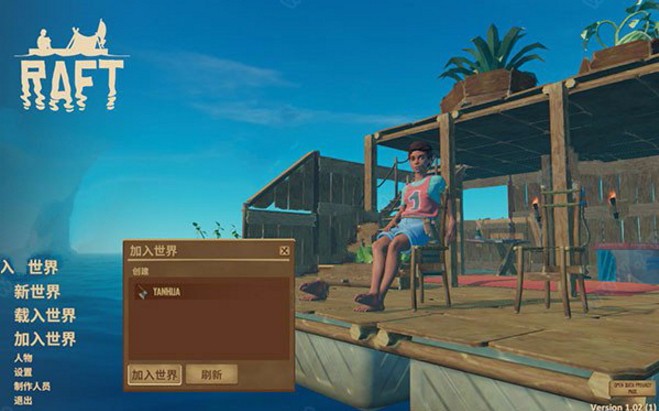Viewport: 659px width, 411px height.
Task: Show the 制作人员 credits
Action: (31, 386)
